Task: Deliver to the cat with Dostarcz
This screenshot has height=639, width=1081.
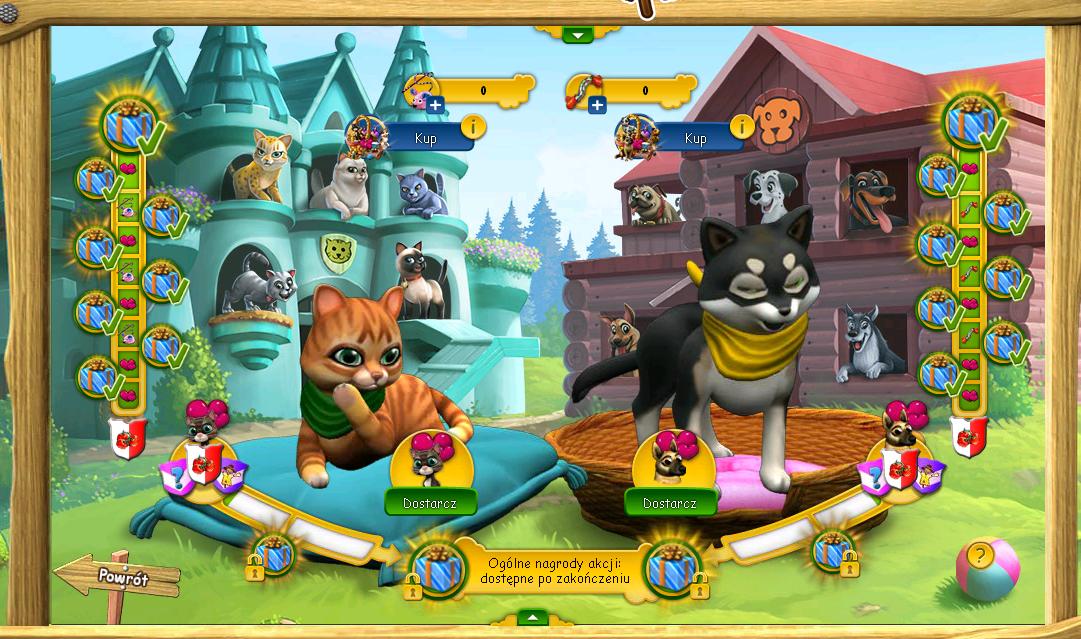Action: pyautogui.click(x=431, y=502)
